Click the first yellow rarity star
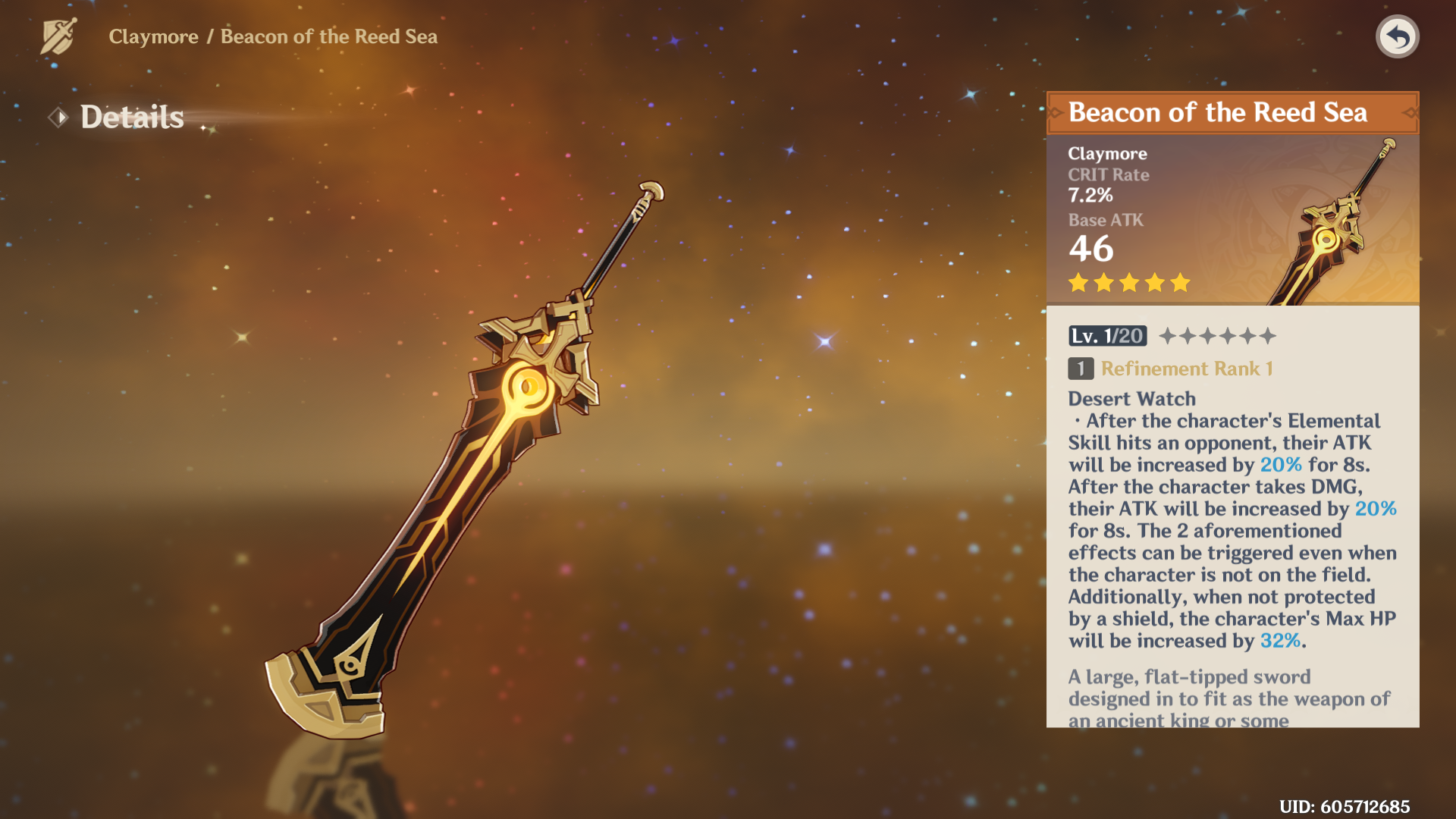 (x=1078, y=282)
